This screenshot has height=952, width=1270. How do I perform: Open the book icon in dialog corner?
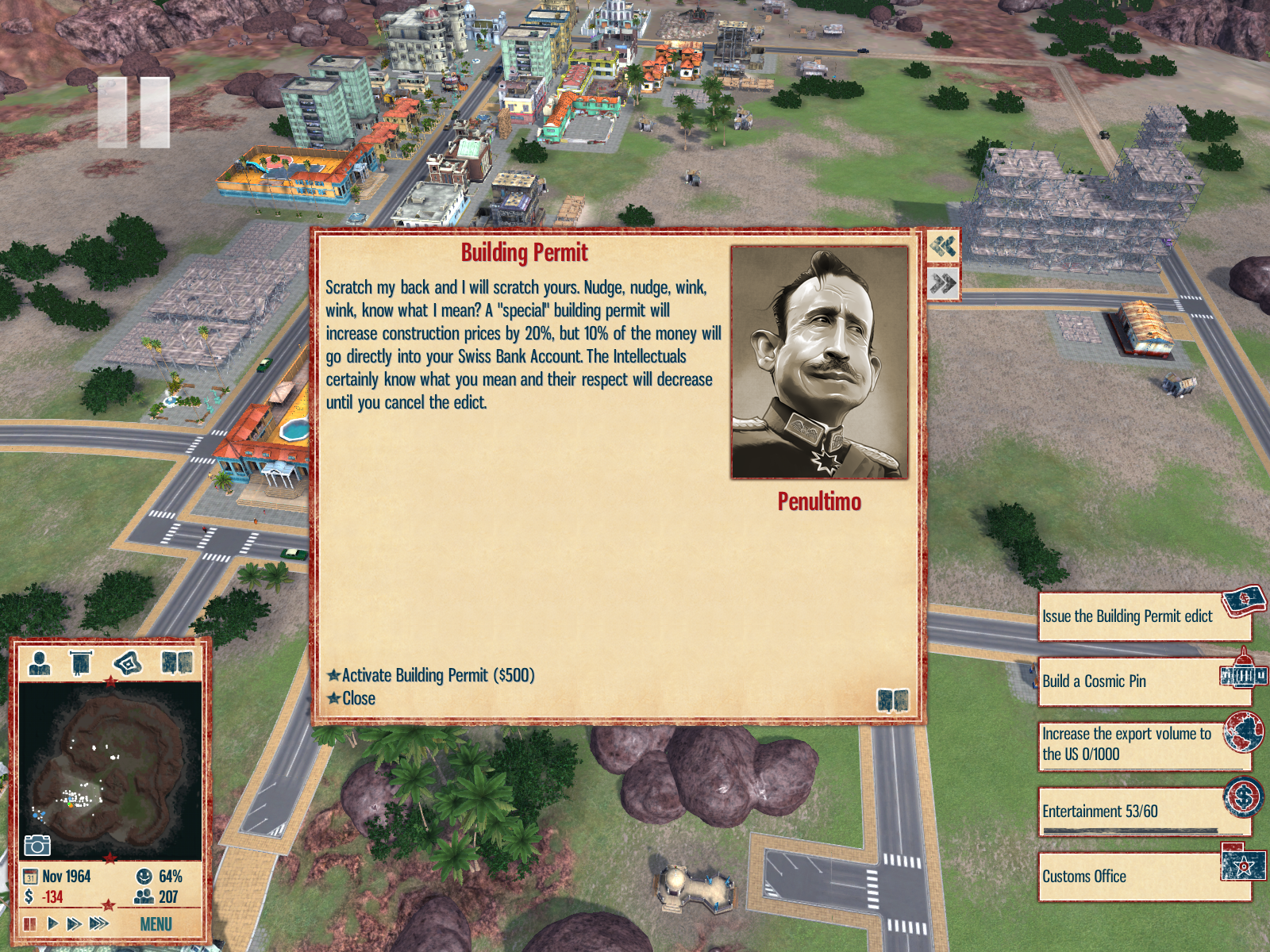[893, 701]
